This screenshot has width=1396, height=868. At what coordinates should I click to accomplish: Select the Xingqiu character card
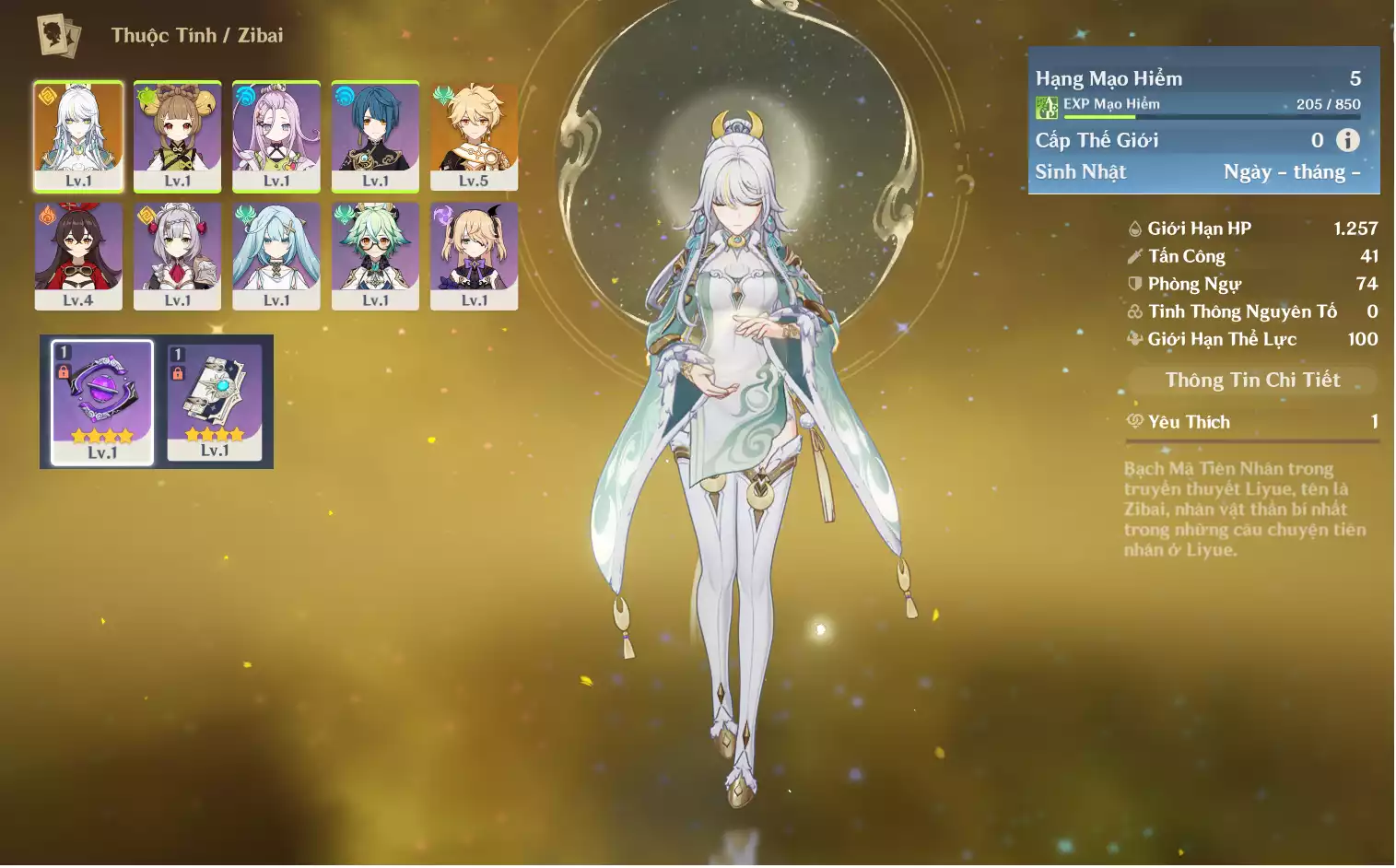[375, 136]
